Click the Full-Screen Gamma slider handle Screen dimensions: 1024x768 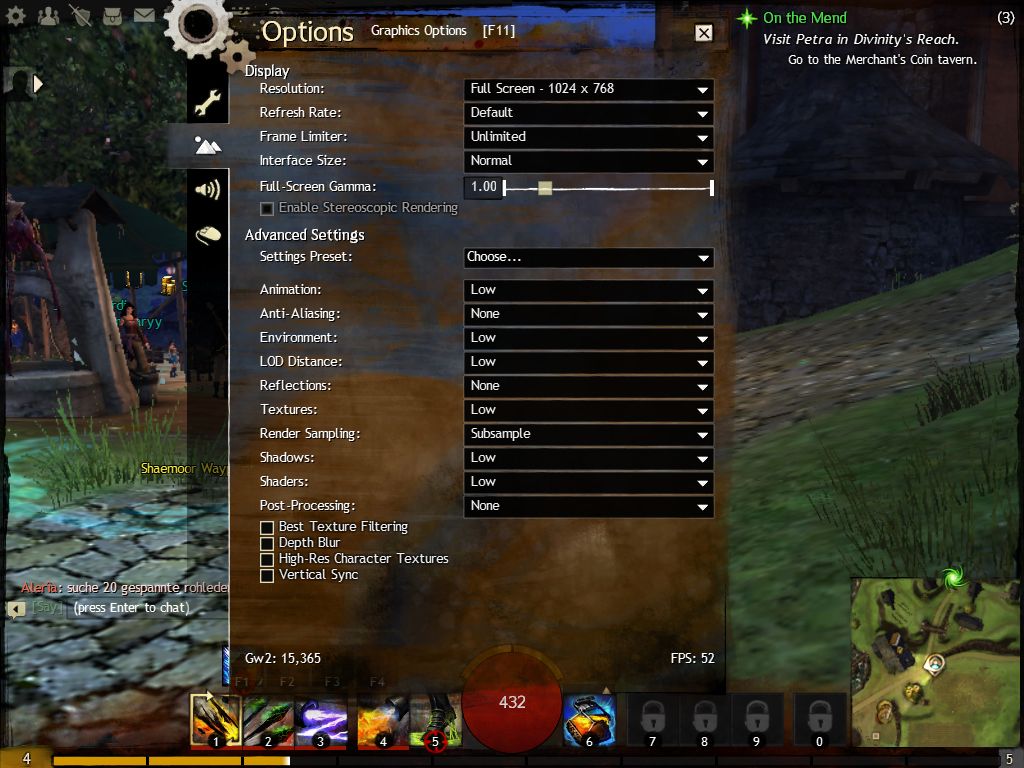point(544,187)
